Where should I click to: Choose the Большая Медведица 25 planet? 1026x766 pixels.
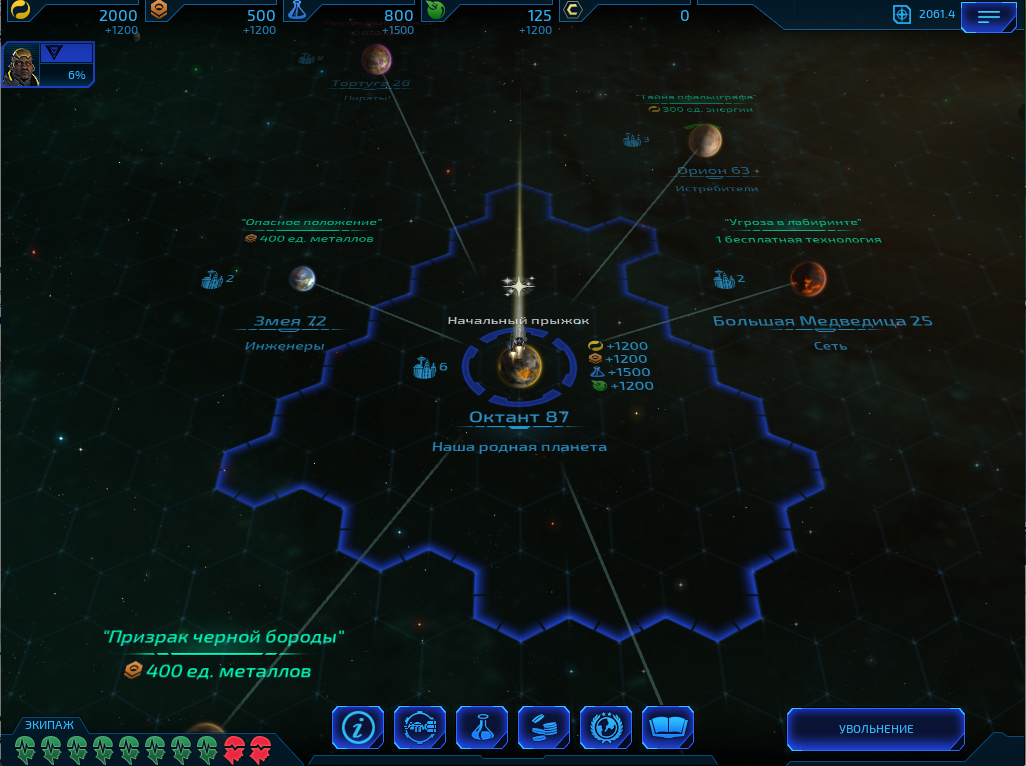pos(808,279)
